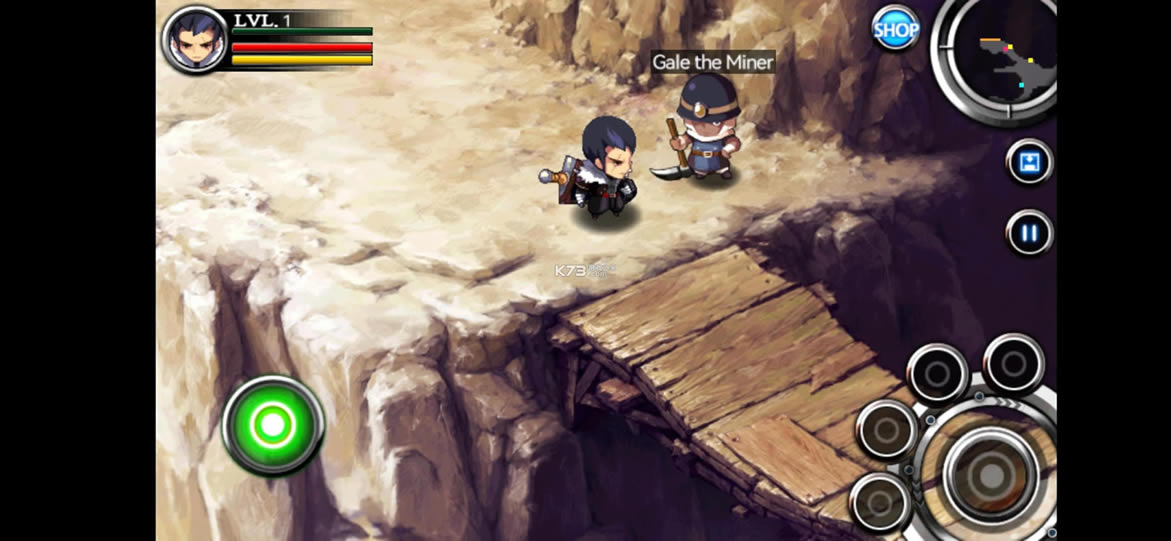Image resolution: width=1171 pixels, height=541 pixels.
Task: Open the SHOP
Action: pyautogui.click(x=895, y=30)
